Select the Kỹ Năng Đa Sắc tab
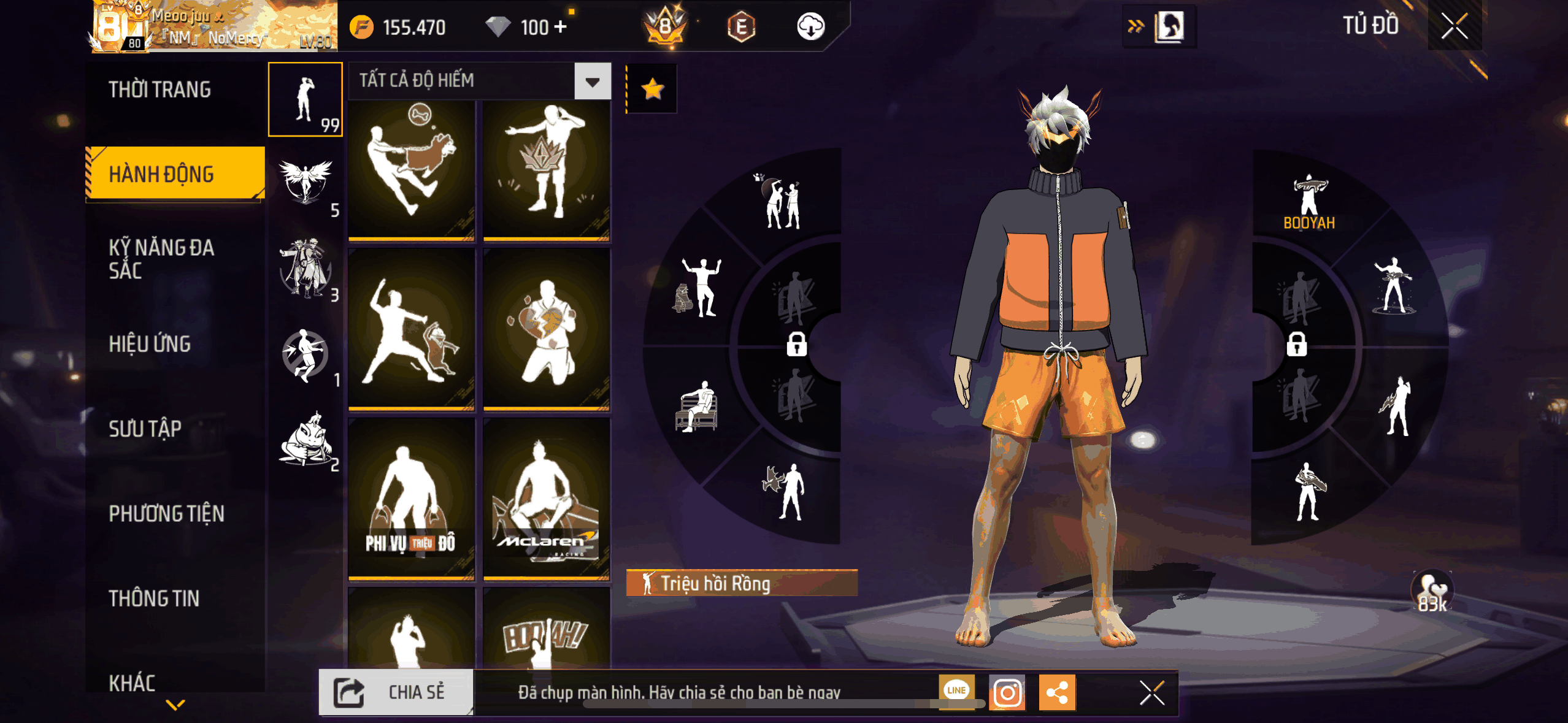This screenshot has width=1568, height=723. click(161, 259)
